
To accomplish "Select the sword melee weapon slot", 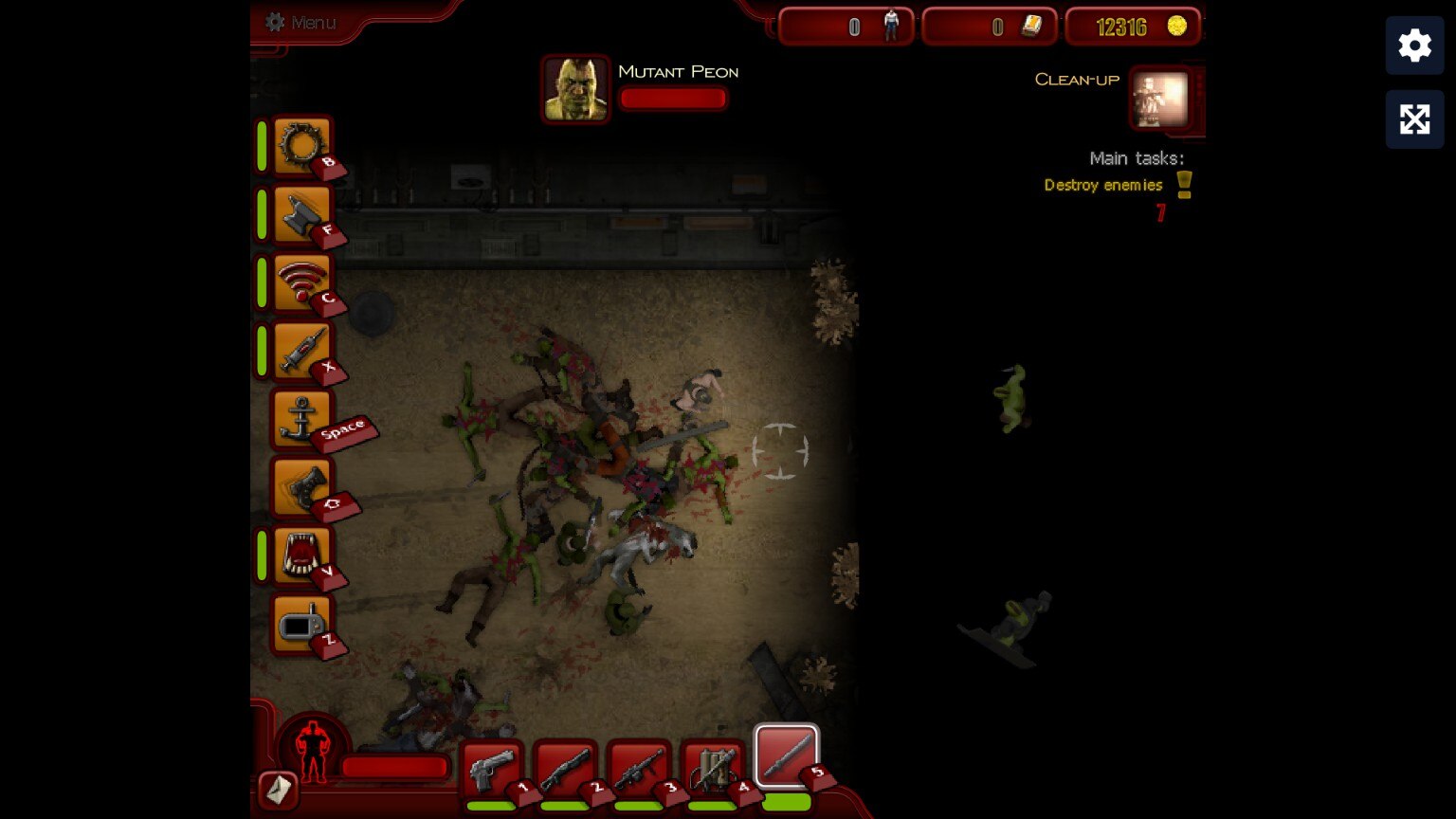I will [x=786, y=756].
